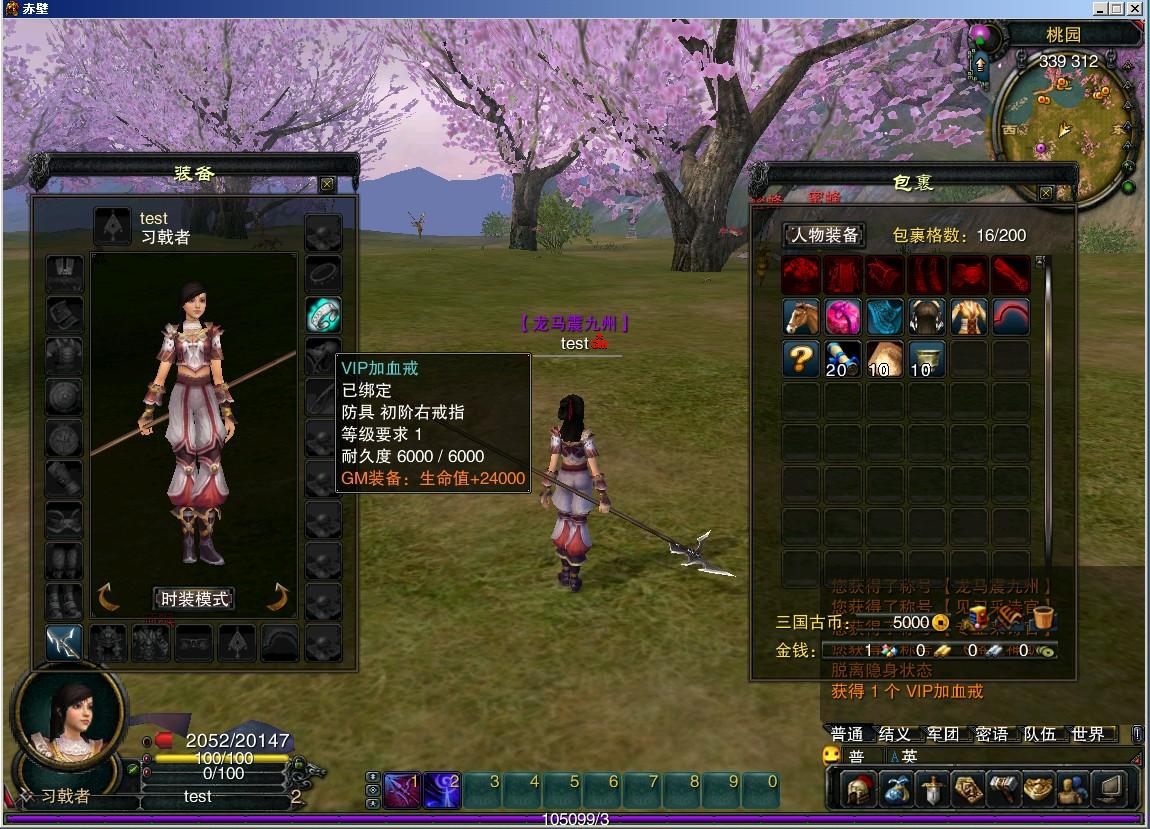The width and height of the screenshot is (1150, 829).
Task: Select the pink orb item in the bag
Action: 843,316
